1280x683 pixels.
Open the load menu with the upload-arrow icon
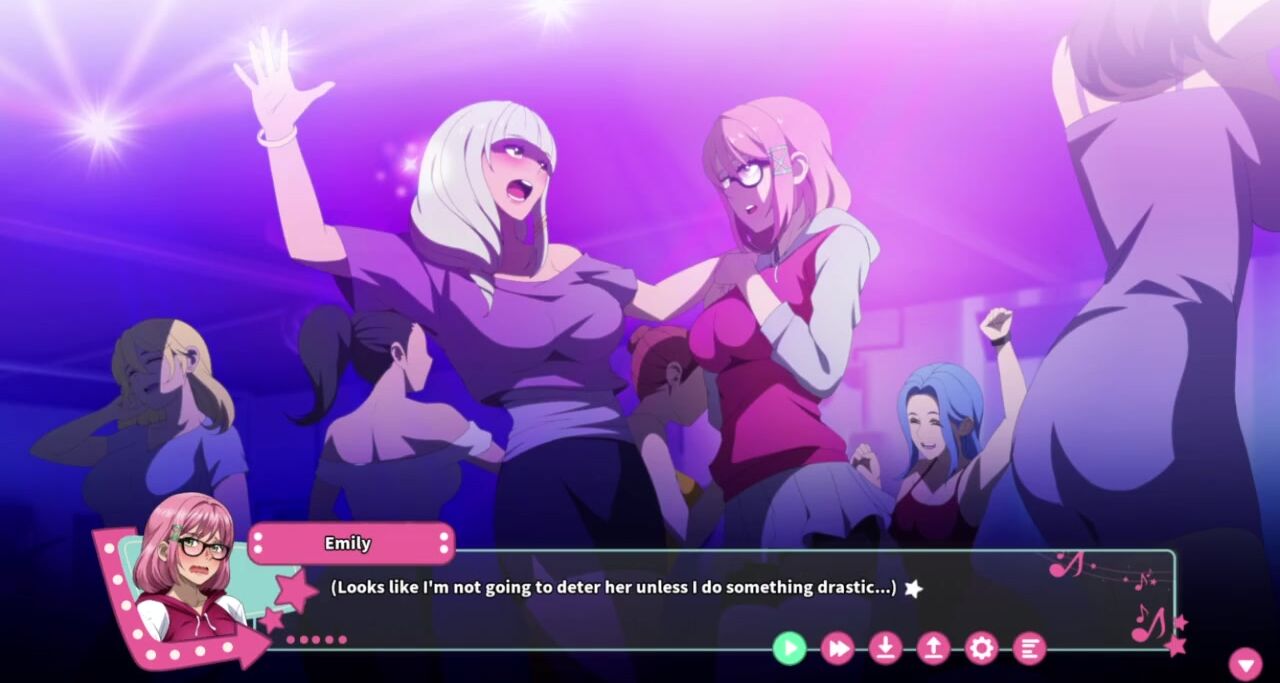(x=933, y=648)
